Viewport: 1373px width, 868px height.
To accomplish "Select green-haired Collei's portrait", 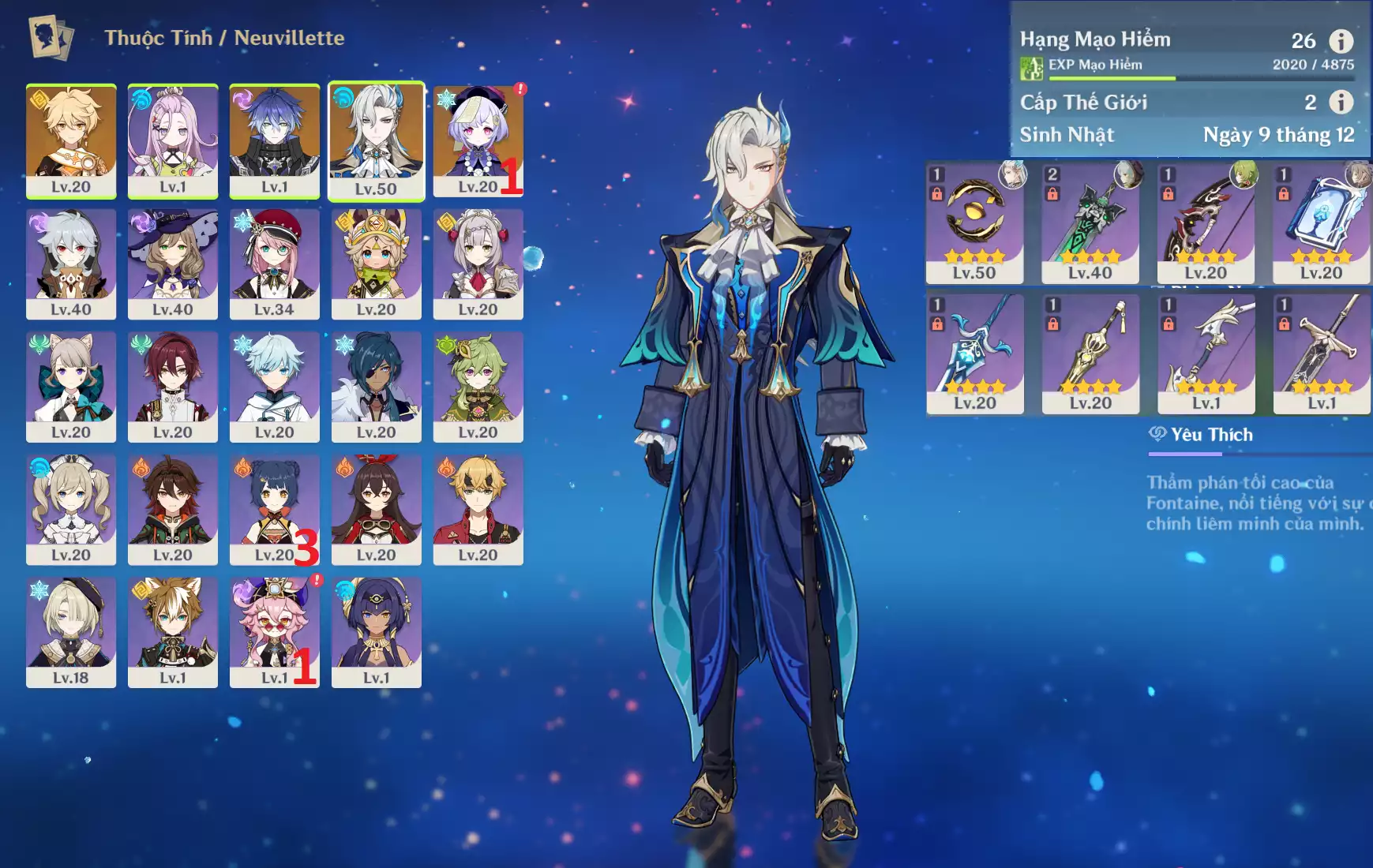I will pyautogui.click(x=478, y=386).
